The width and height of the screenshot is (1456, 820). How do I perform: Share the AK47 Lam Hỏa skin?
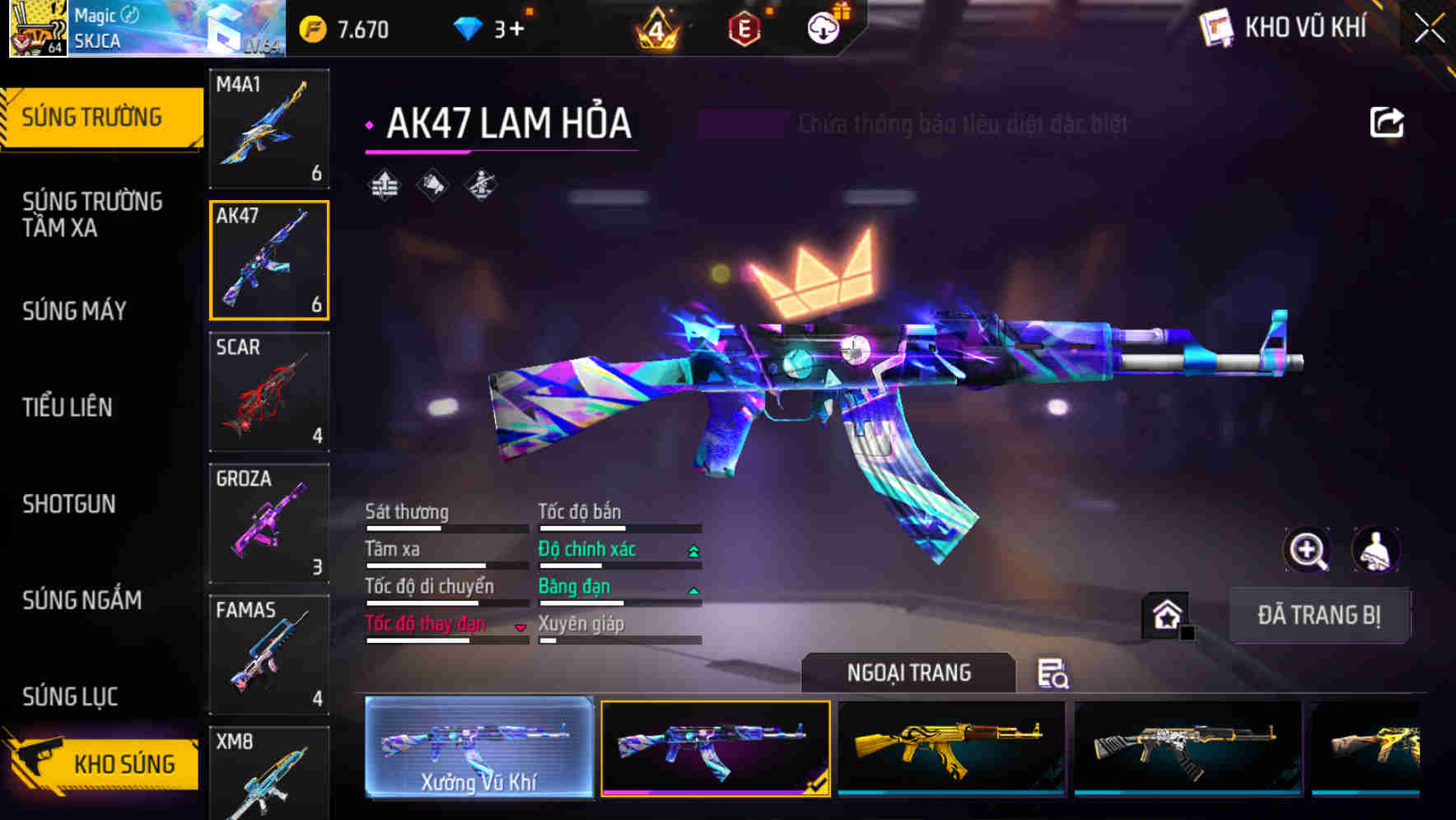[1386, 123]
